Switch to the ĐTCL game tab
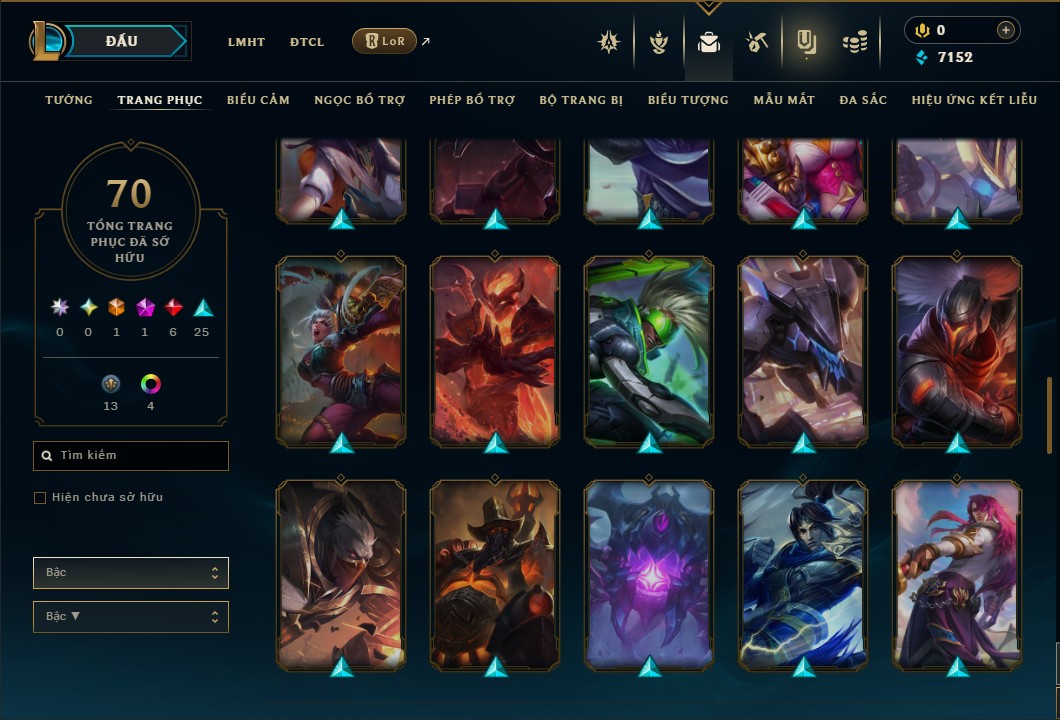This screenshot has height=720, width=1060. point(307,42)
